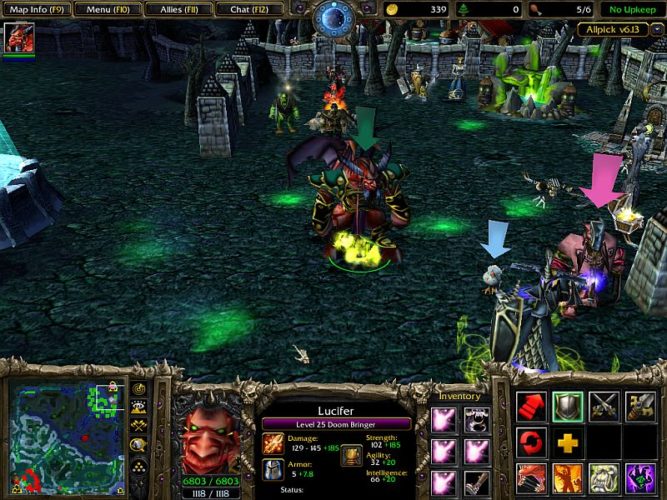Image resolution: width=667 pixels, height=500 pixels.
Task: Select the pale creature ability icon
Action: click(x=604, y=478)
